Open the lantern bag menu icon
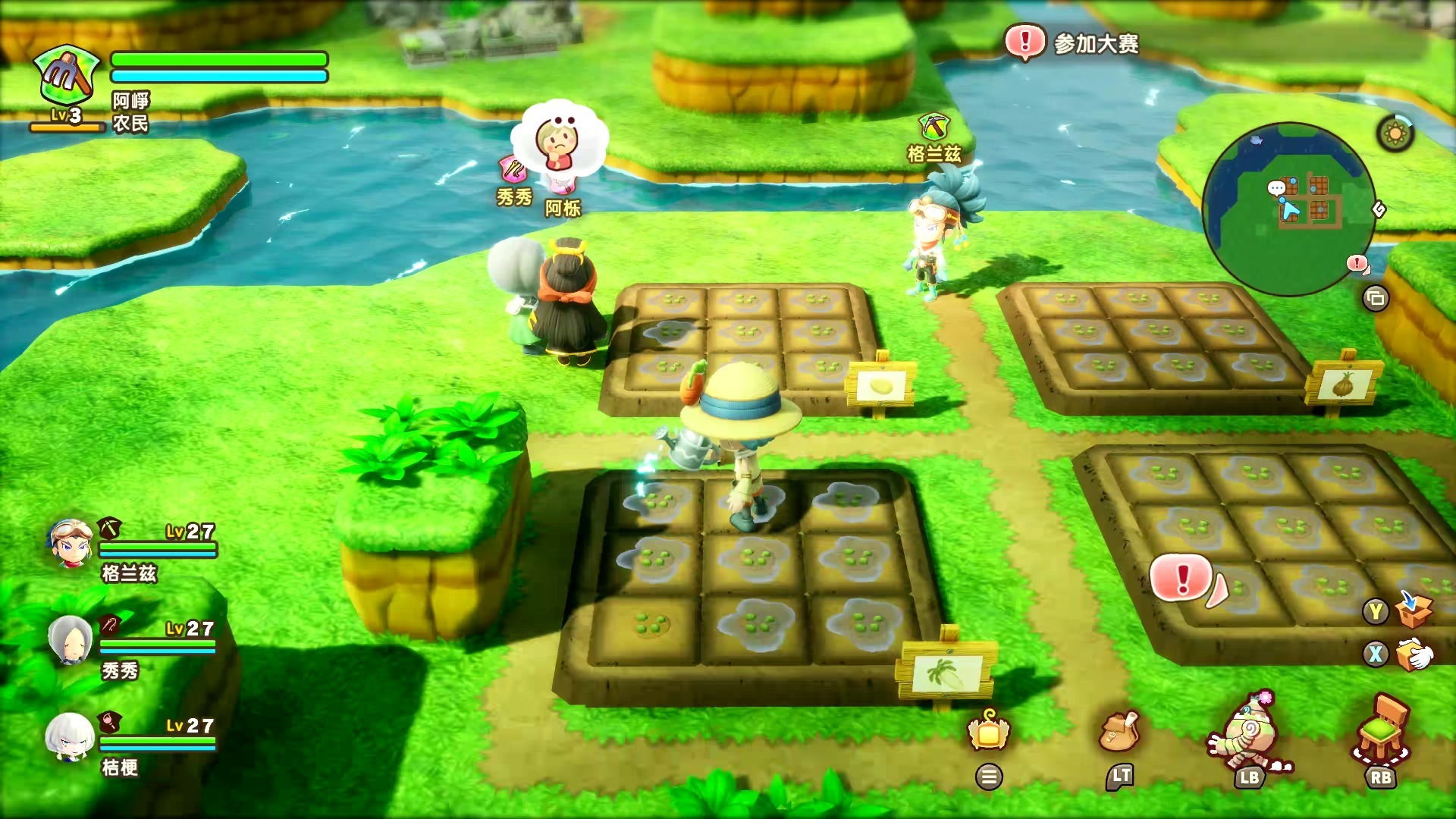This screenshot has width=1456, height=819. tap(988, 730)
